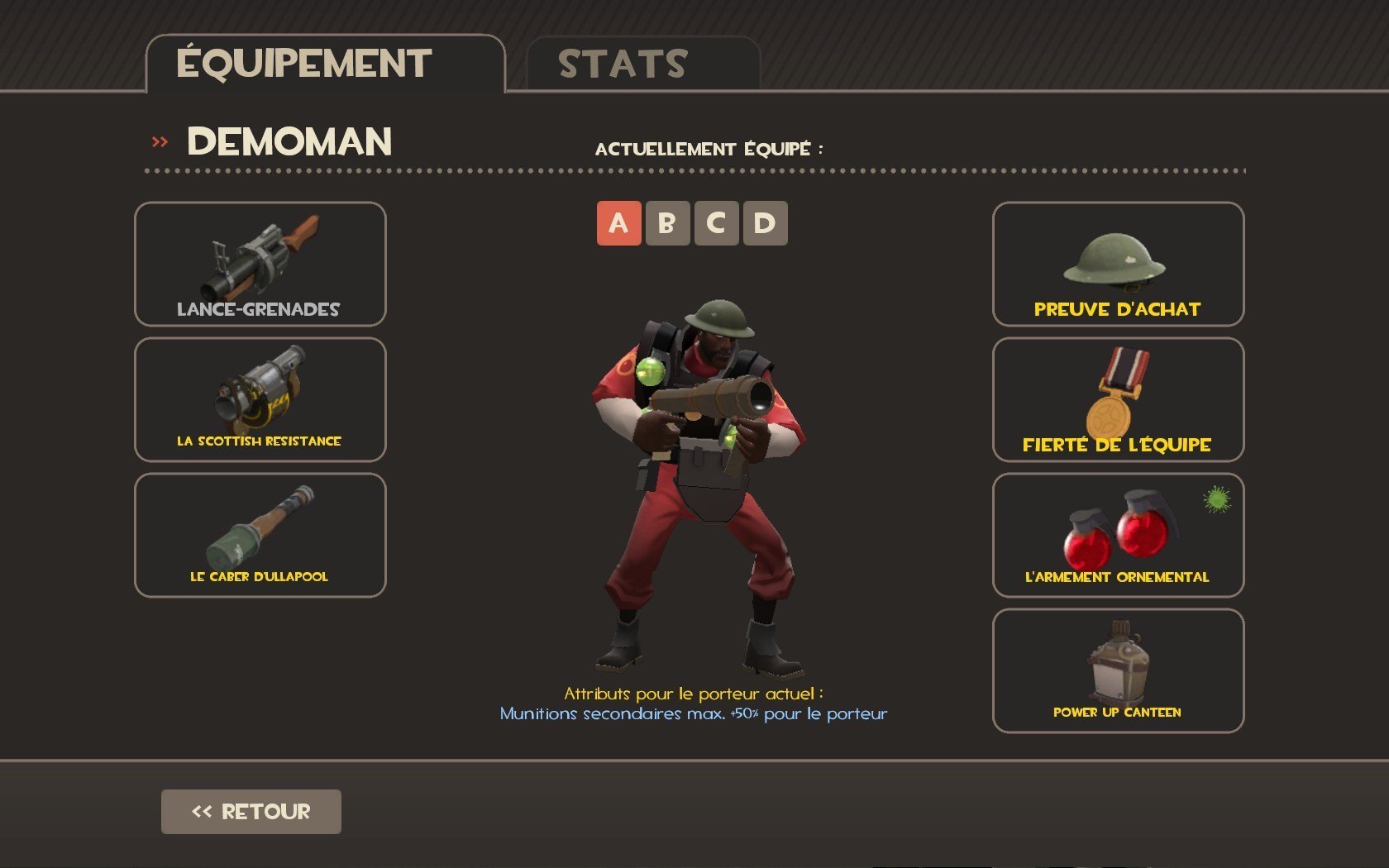Go back with the Retour button
The width and height of the screenshot is (1389, 868).
(x=251, y=811)
